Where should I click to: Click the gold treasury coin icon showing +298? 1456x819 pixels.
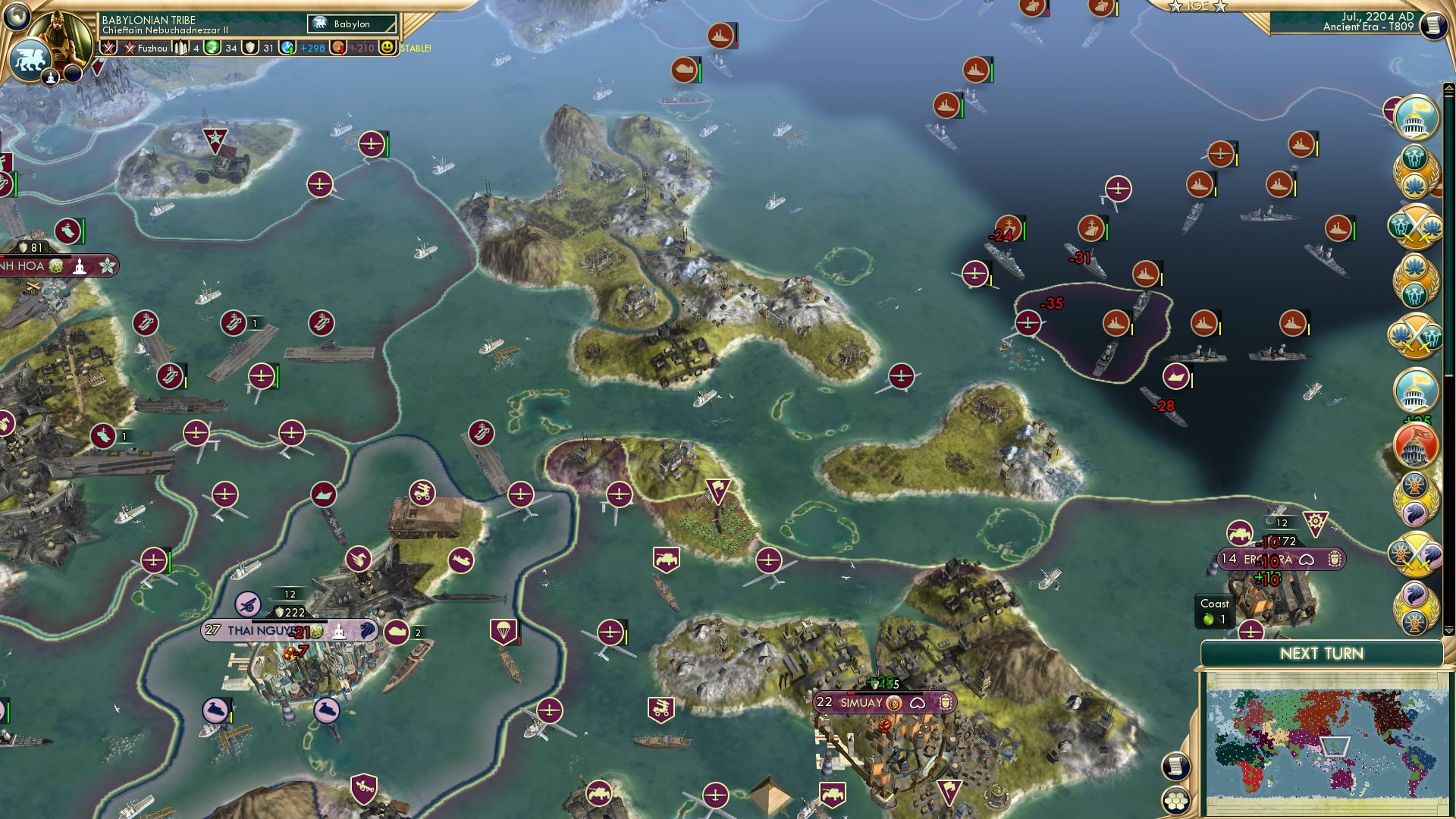[287, 47]
